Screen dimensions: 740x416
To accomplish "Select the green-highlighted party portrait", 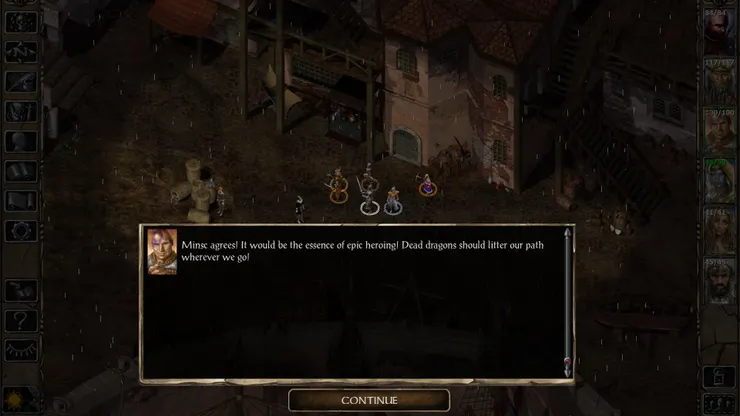I will point(719,179).
